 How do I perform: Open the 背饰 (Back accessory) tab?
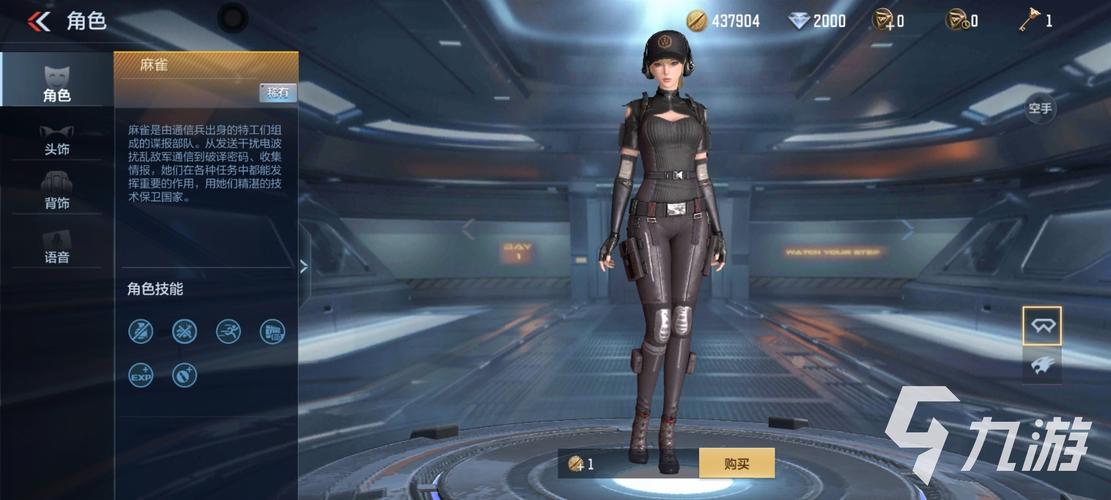pyautogui.click(x=56, y=190)
